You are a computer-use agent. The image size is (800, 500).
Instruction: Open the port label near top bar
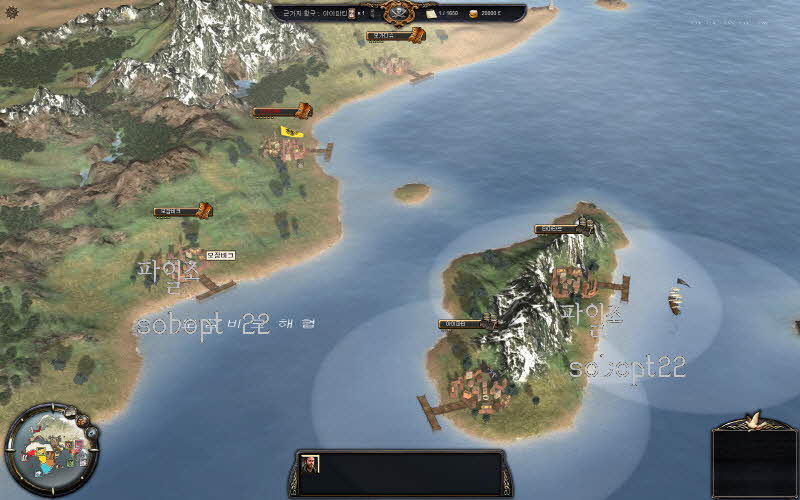395,36
